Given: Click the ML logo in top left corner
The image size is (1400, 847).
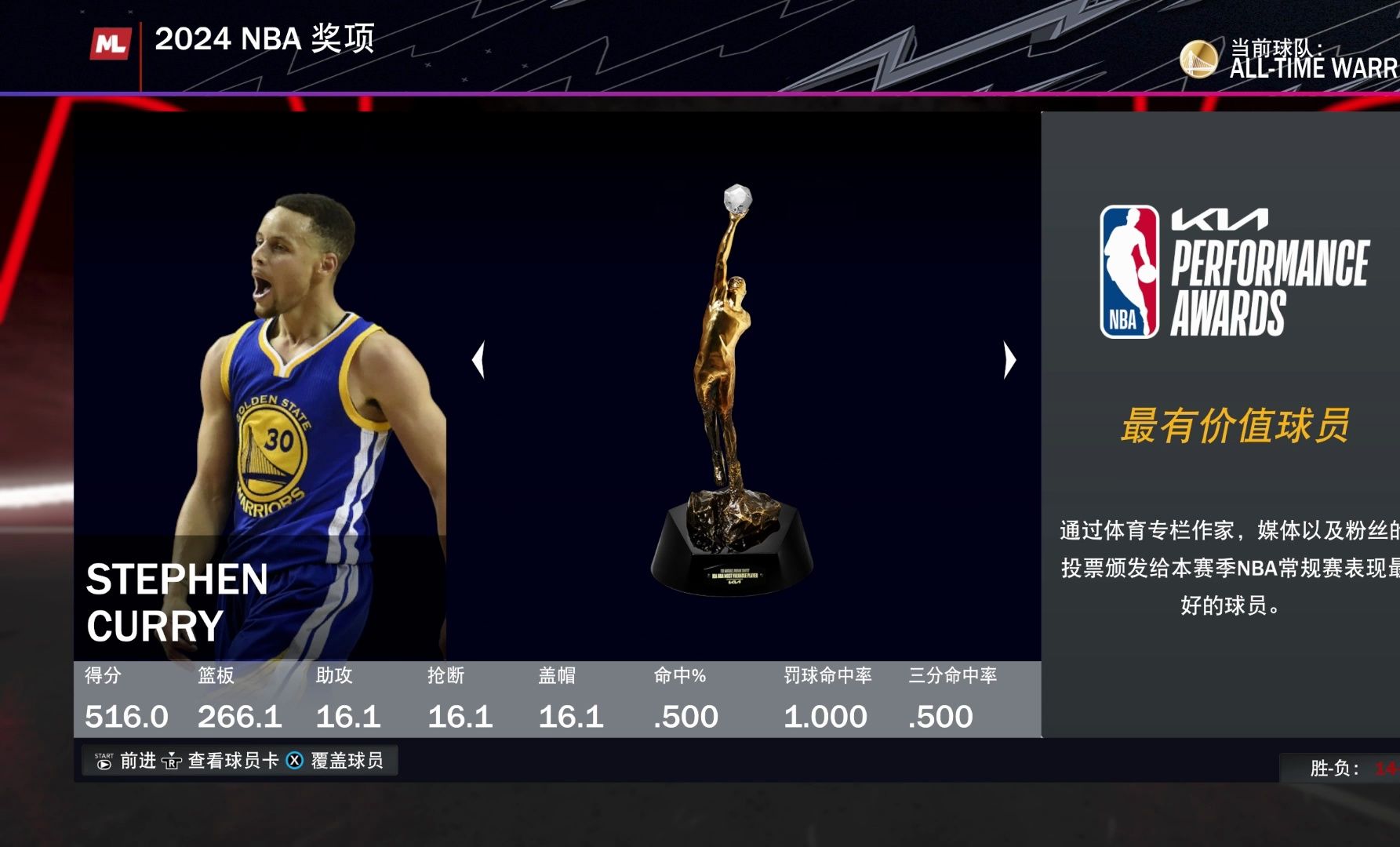Looking at the screenshot, I should pos(111,44).
